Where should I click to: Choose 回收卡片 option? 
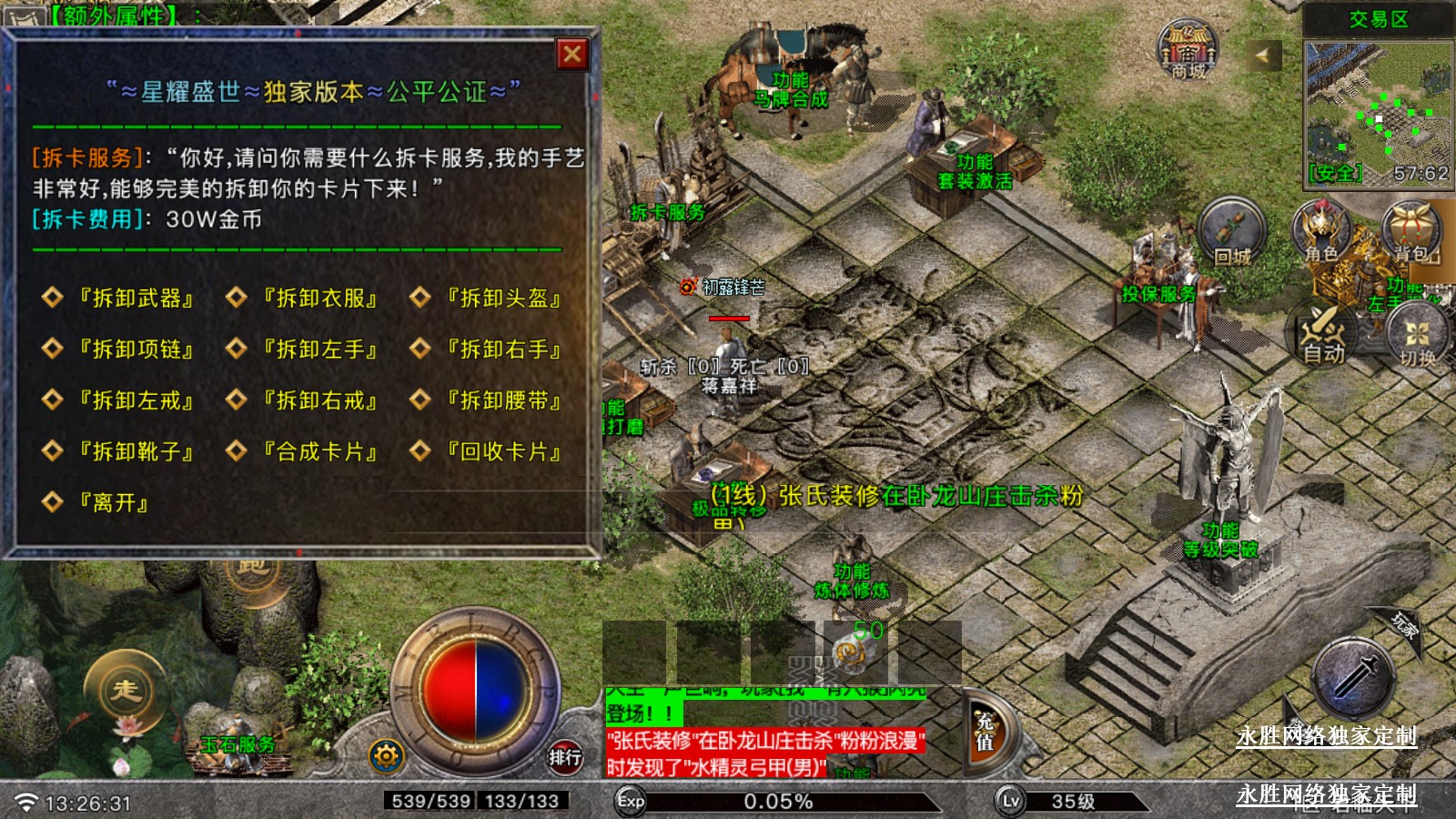pyautogui.click(x=503, y=451)
